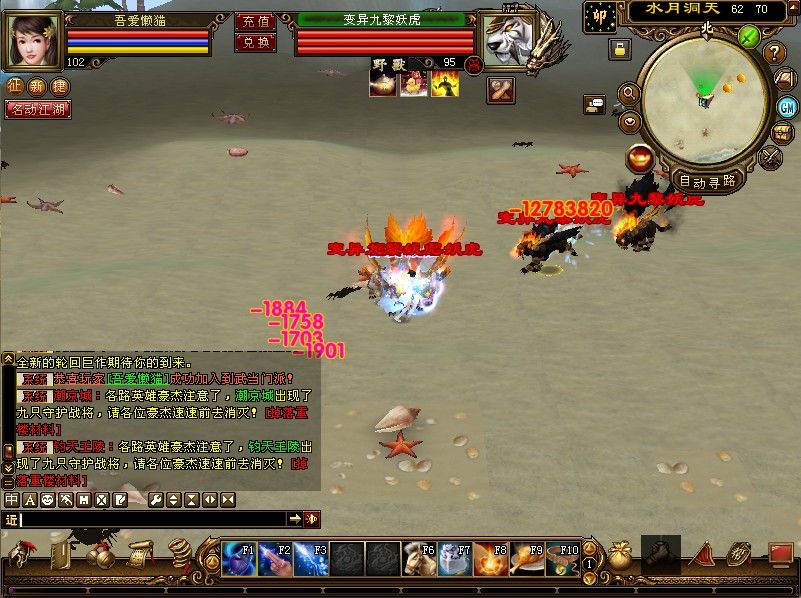Click the magnifying glass button beside minimap
Image resolution: width=801 pixels, height=598 pixels.
[x=630, y=93]
